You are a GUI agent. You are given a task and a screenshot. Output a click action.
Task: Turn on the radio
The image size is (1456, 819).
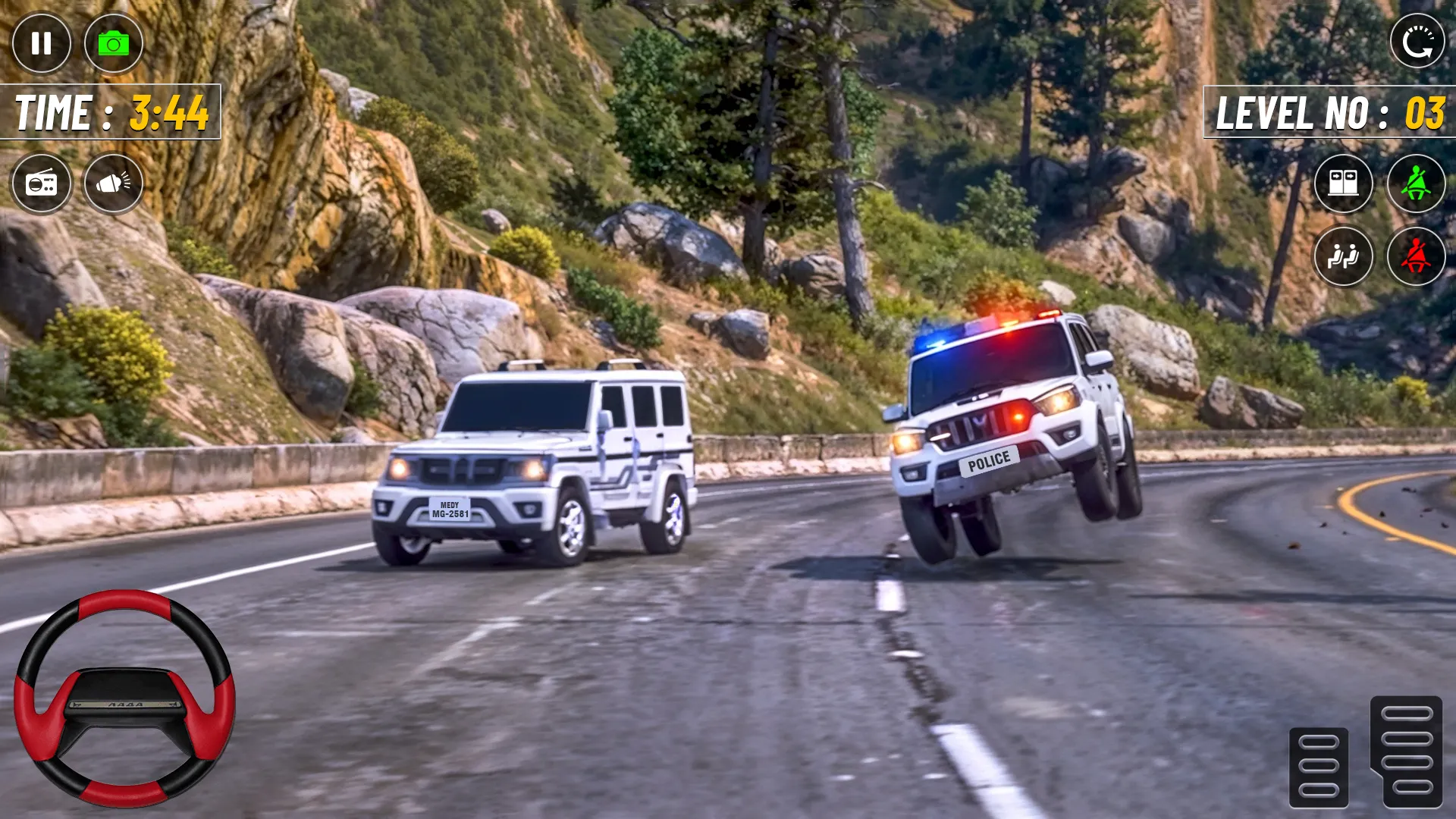(x=42, y=183)
